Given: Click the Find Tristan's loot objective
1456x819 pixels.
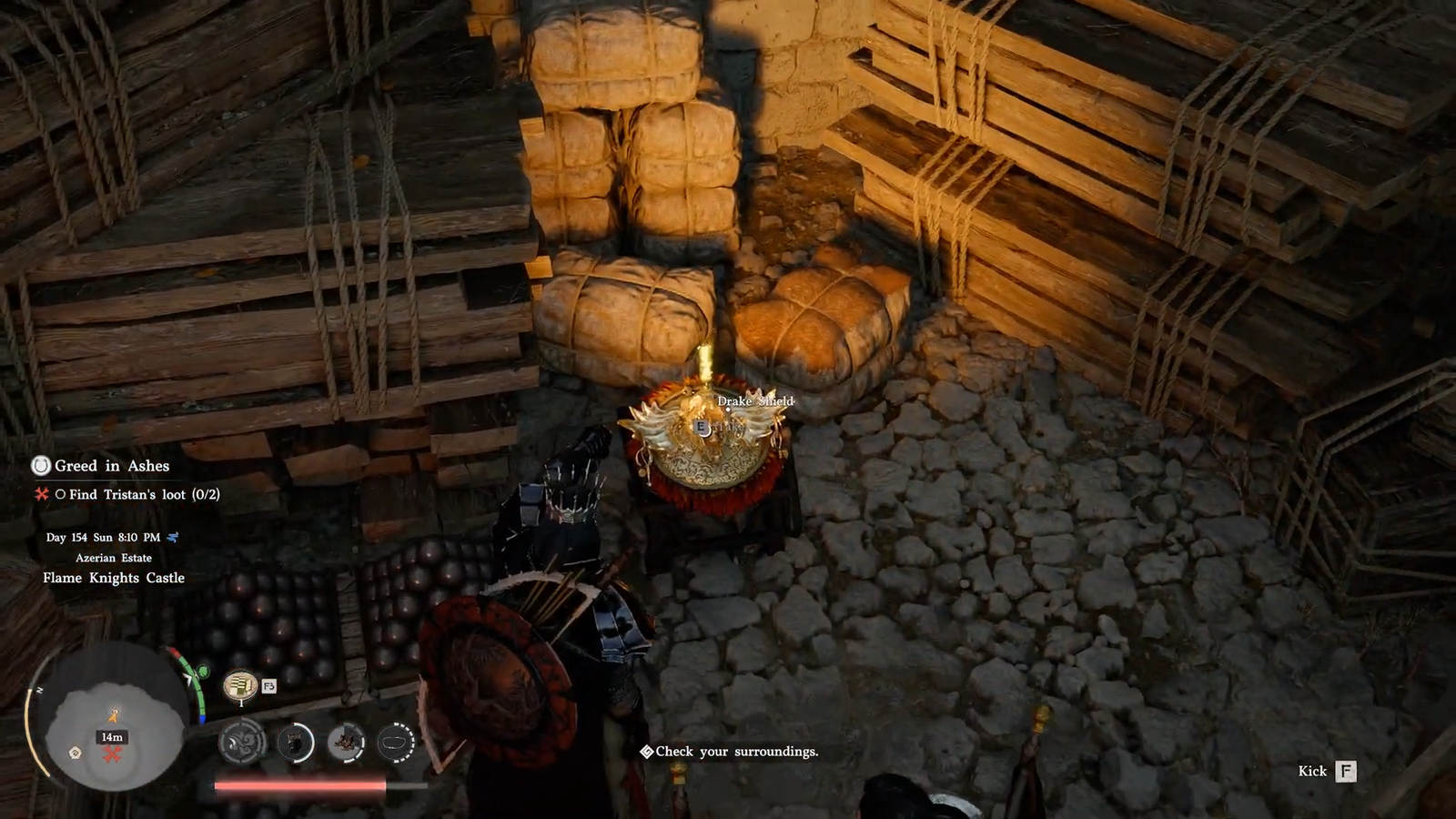Looking at the screenshot, I should [x=144, y=494].
